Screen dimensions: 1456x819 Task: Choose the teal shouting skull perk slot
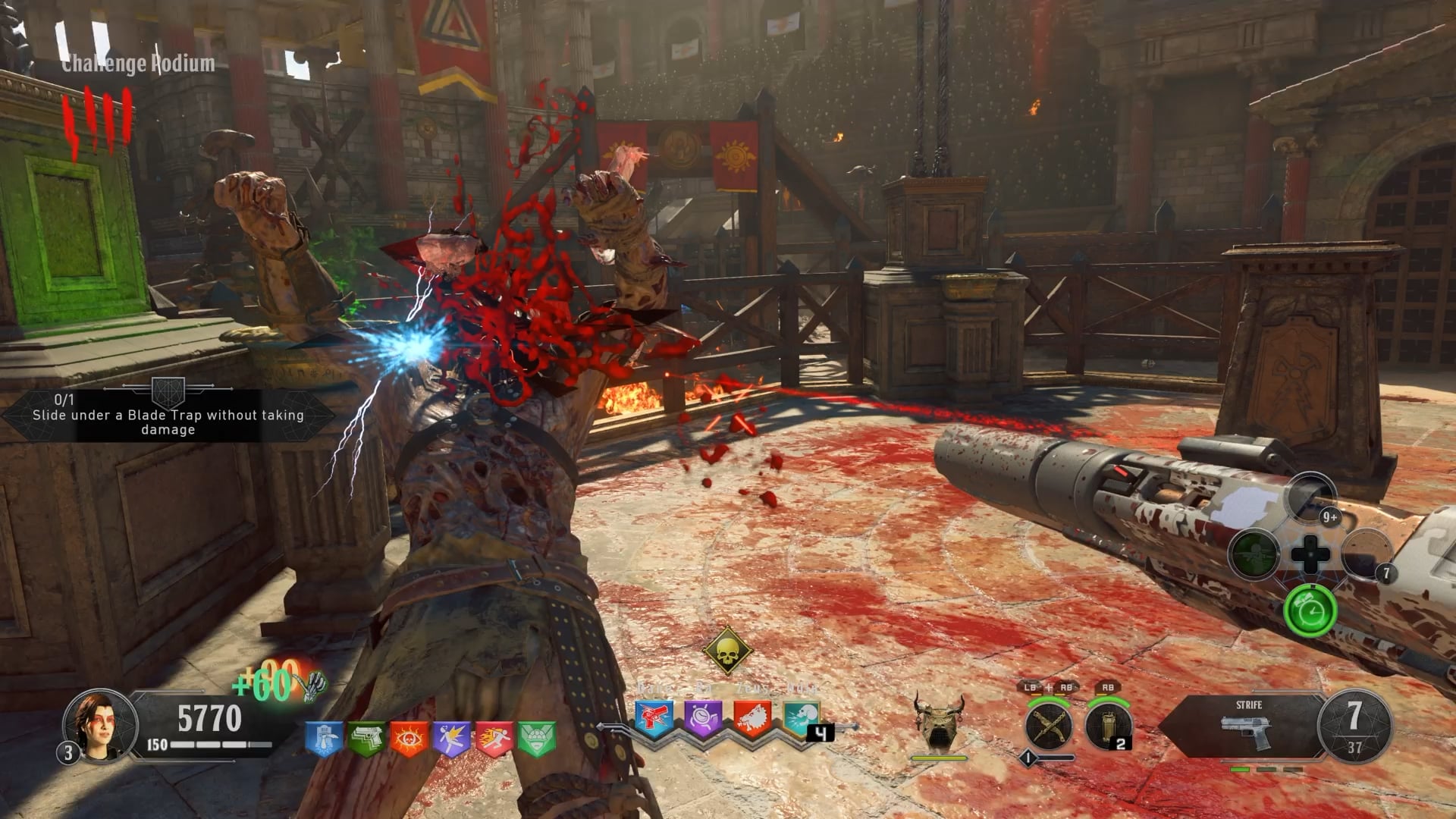coord(801,717)
